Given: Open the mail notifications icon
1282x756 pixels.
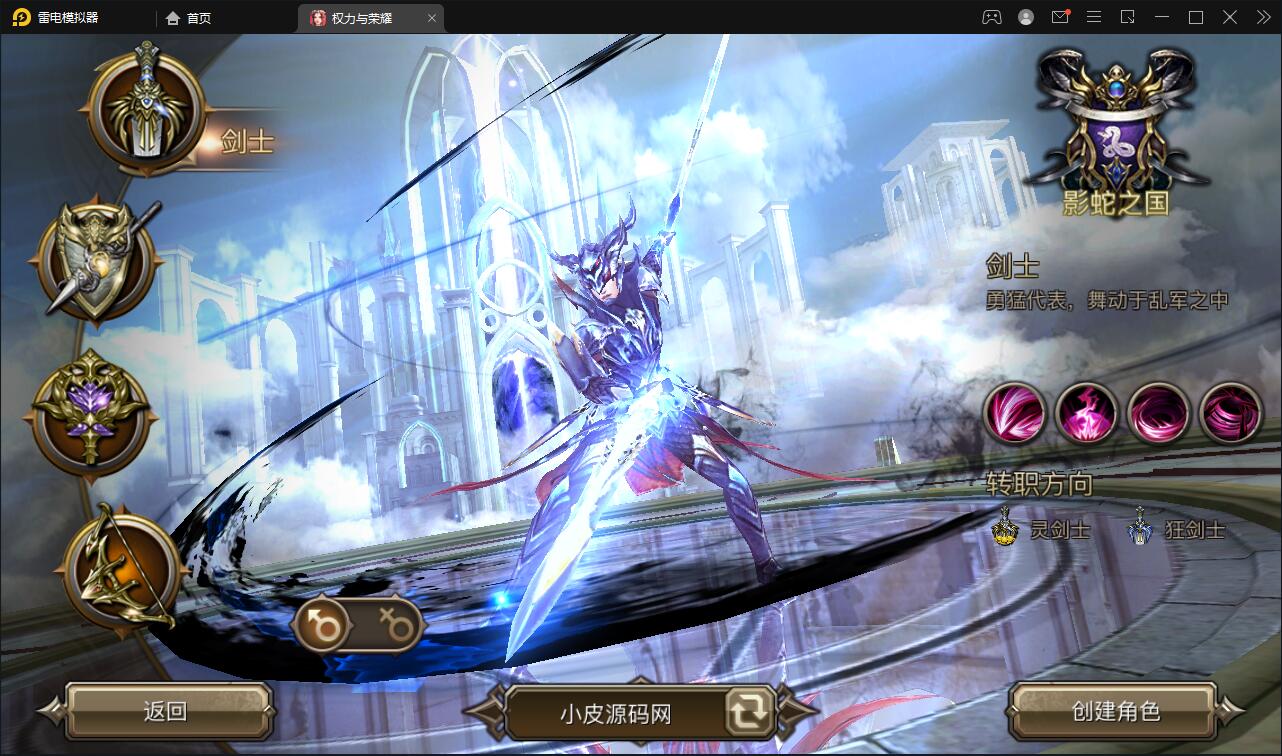Looking at the screenshot, I should click(x=1061, y=17).
